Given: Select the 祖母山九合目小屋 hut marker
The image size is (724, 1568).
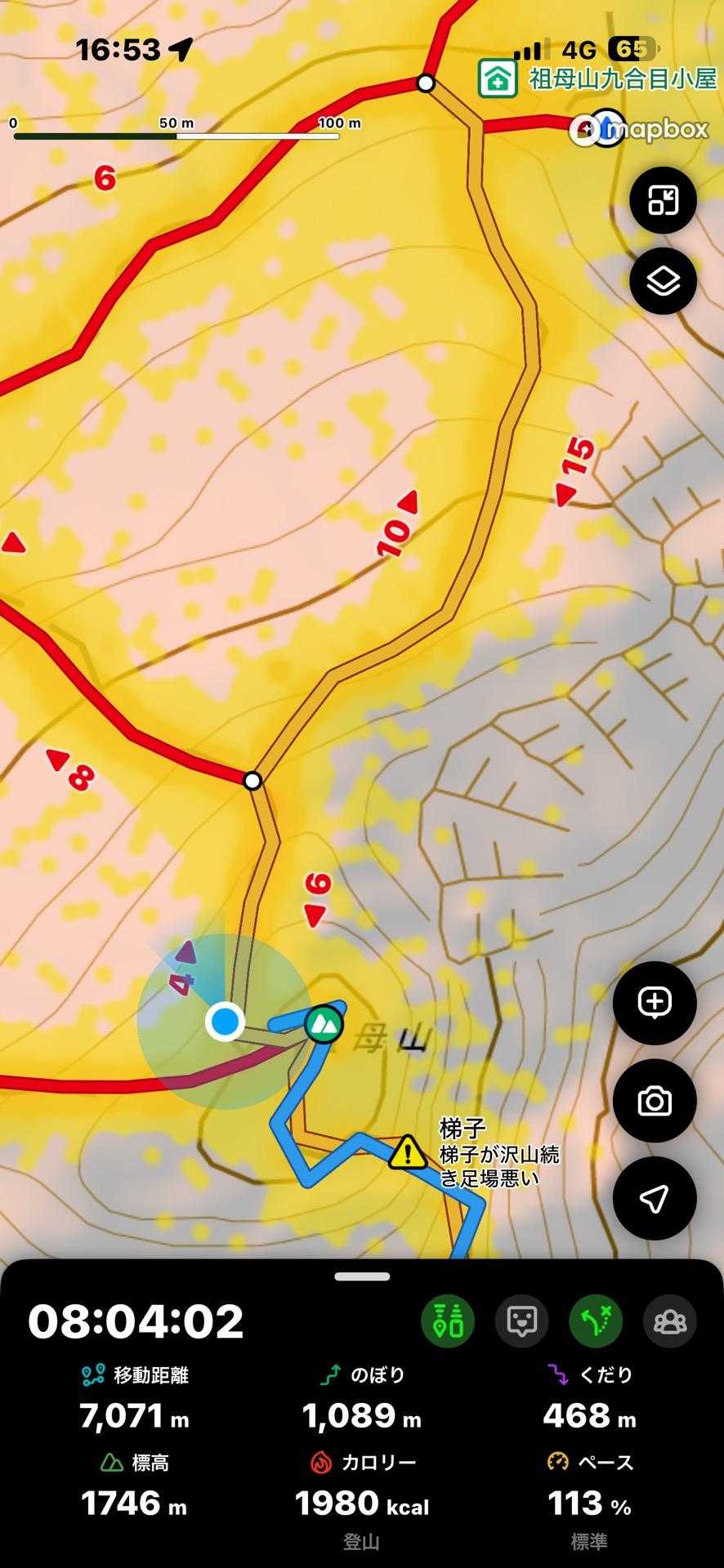Looking at the screenshot, I should click(498, 80).
